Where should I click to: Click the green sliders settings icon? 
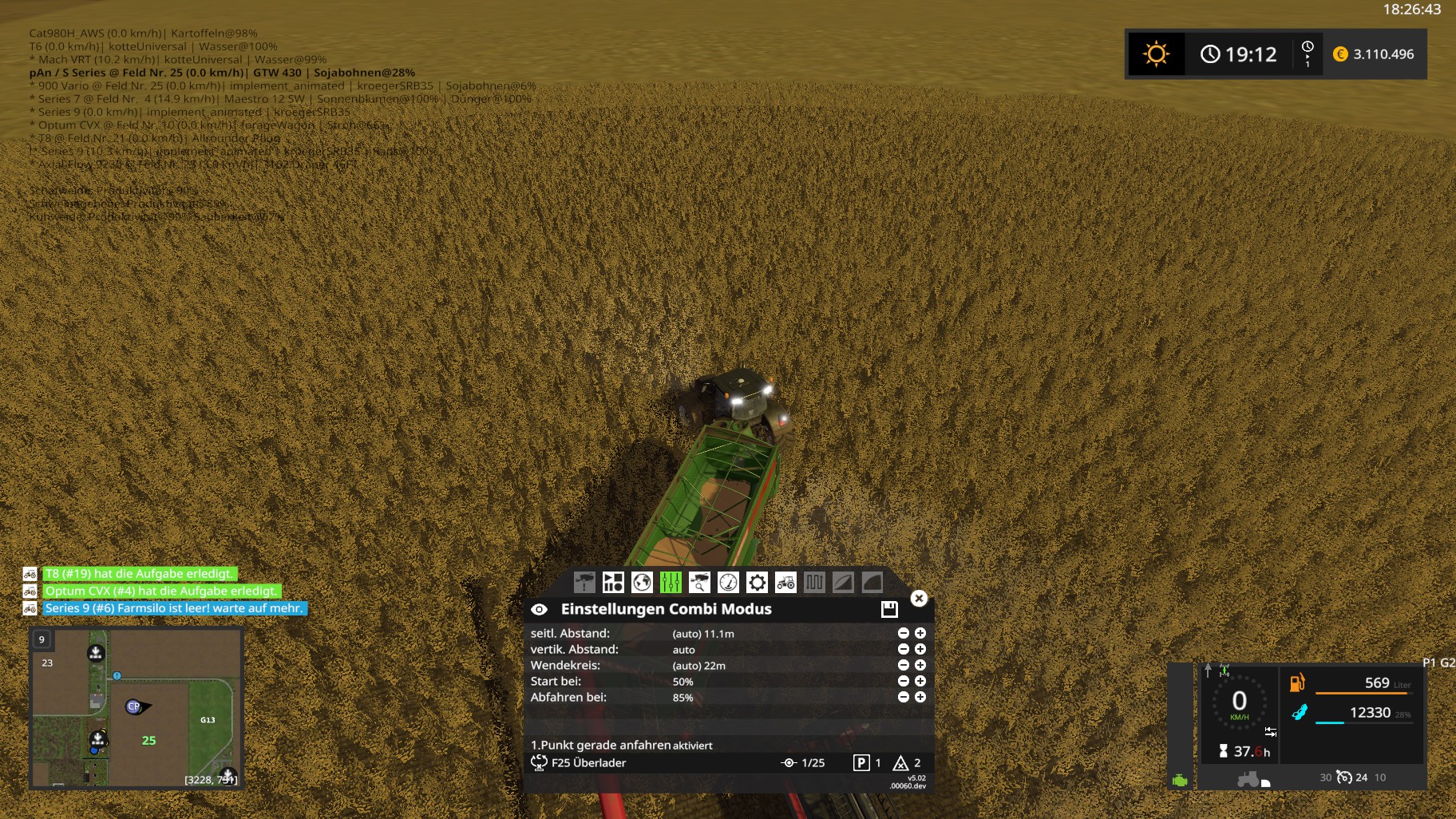pos(671,583)
